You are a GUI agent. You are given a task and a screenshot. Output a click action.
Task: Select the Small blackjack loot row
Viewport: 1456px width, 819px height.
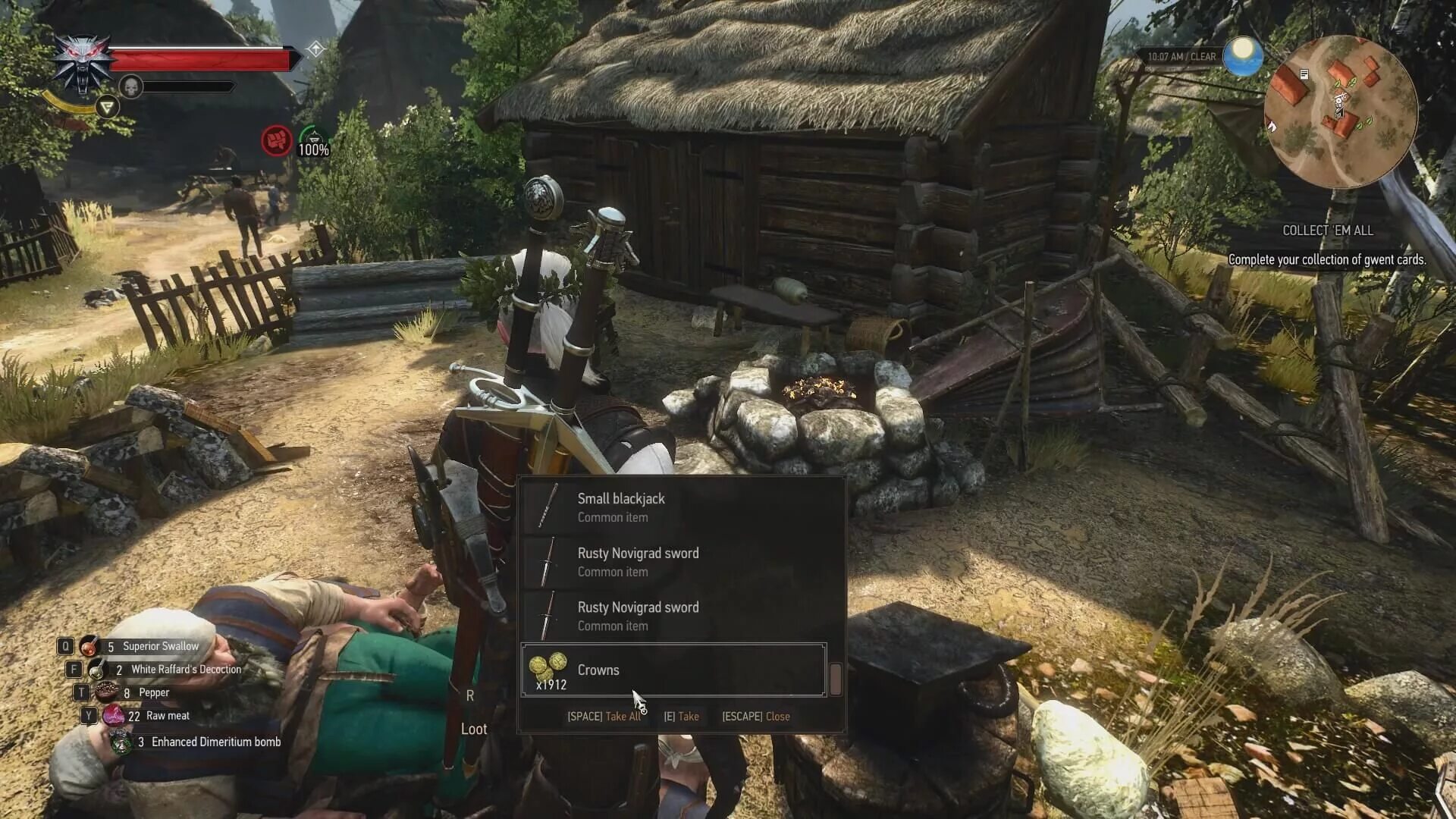point(673,507)
